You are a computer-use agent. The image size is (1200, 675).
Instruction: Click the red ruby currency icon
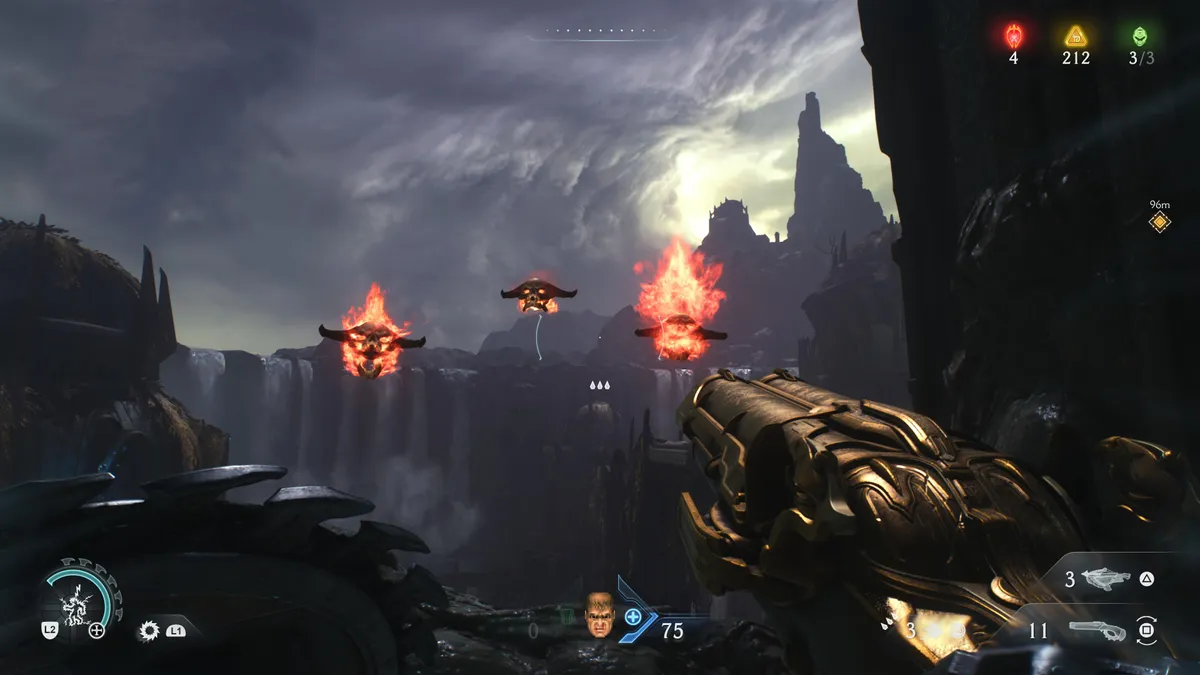tap(1013, 36)
